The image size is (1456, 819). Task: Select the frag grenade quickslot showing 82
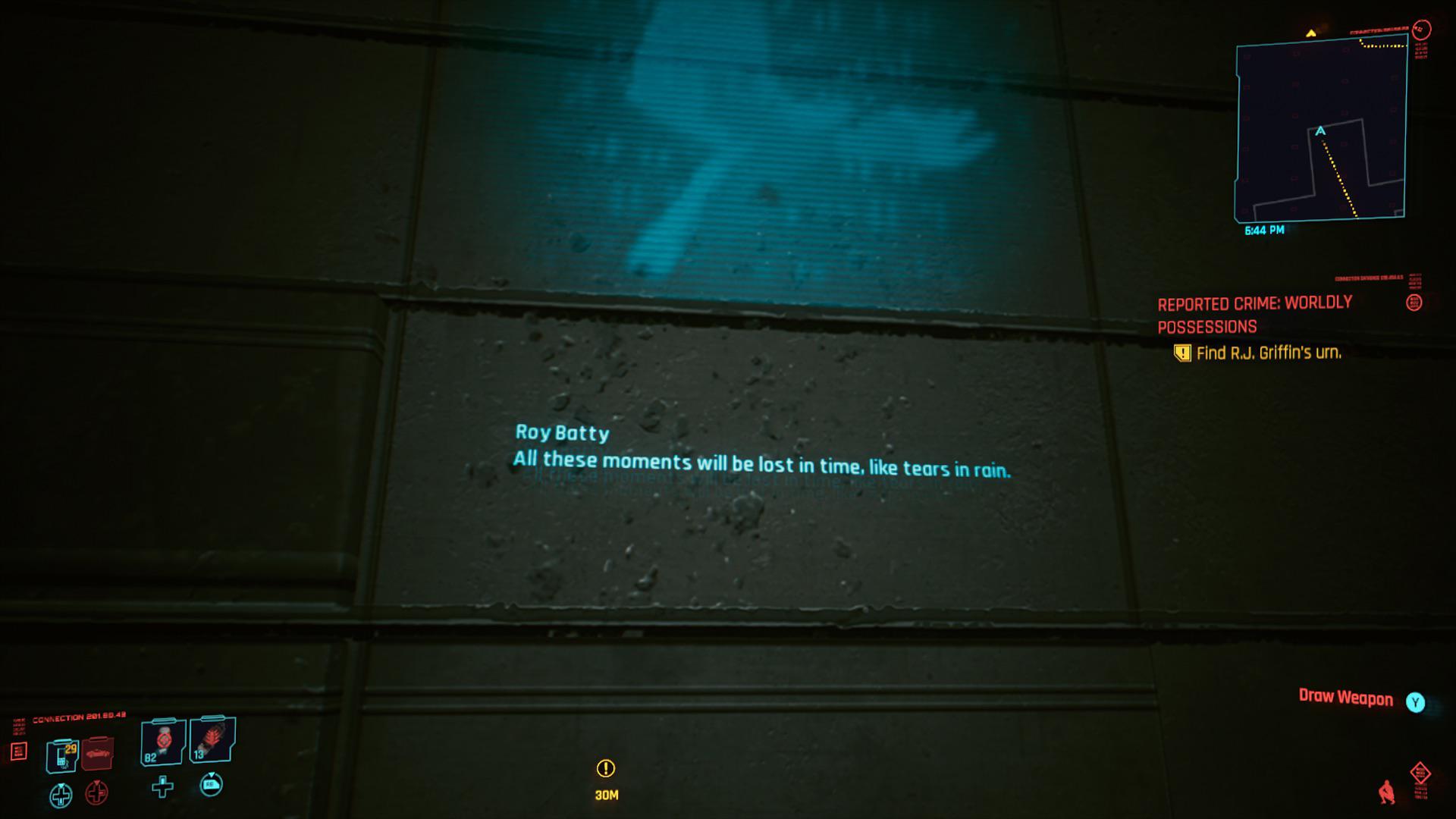click(163, 743)
